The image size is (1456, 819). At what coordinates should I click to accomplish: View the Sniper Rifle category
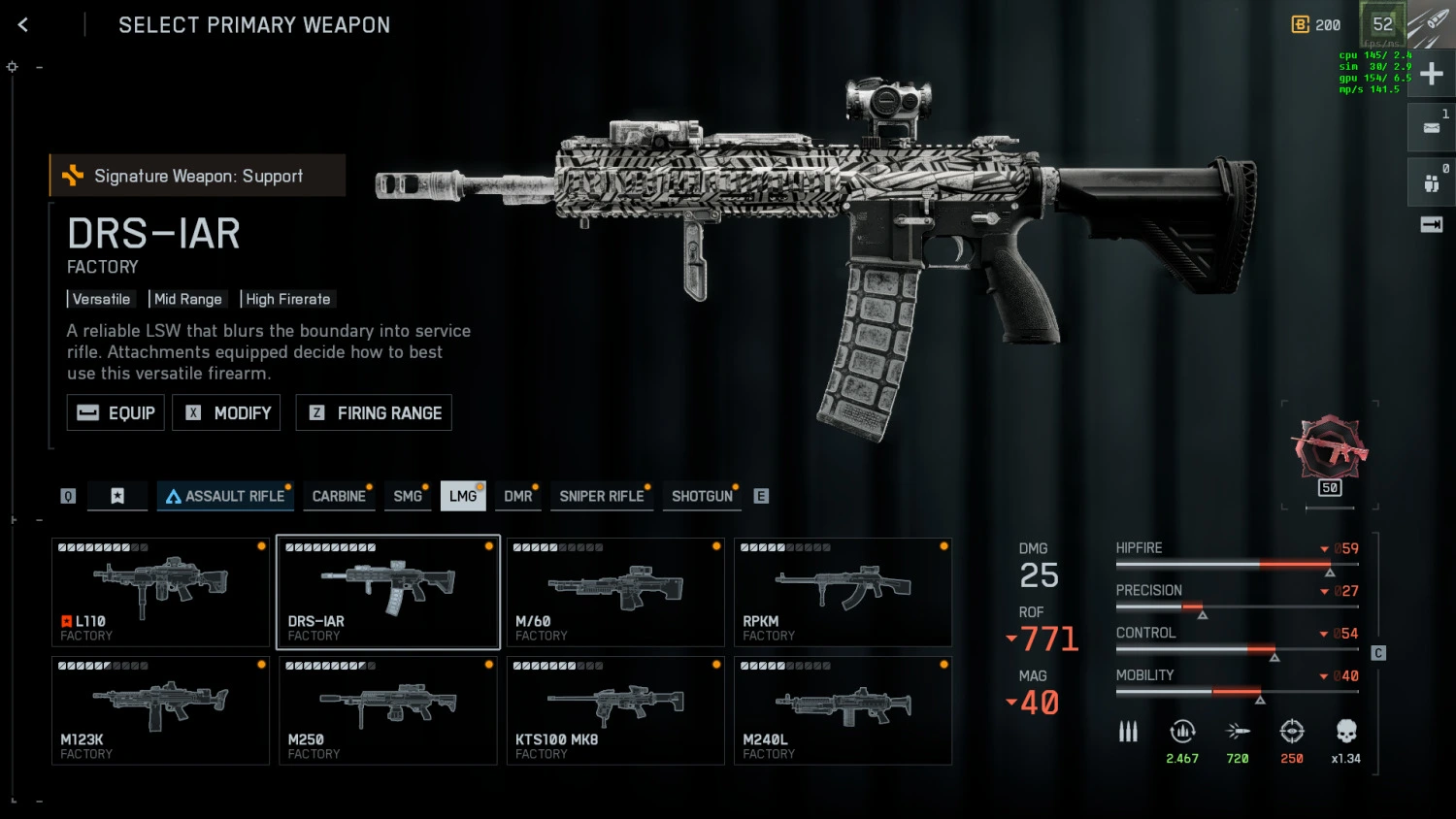(x=602, y=496)
